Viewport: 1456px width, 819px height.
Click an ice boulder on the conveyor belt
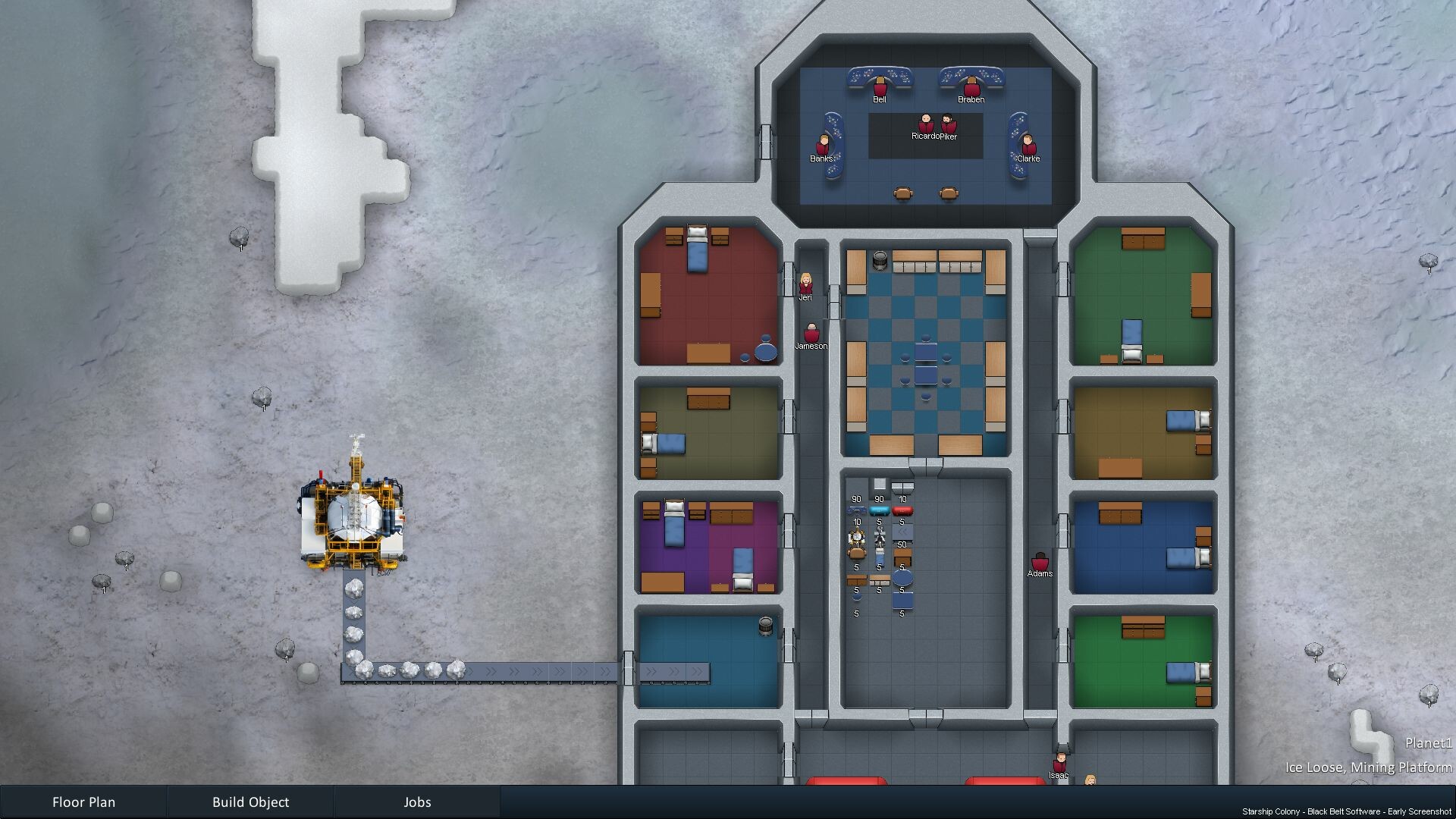click(409, 670)
